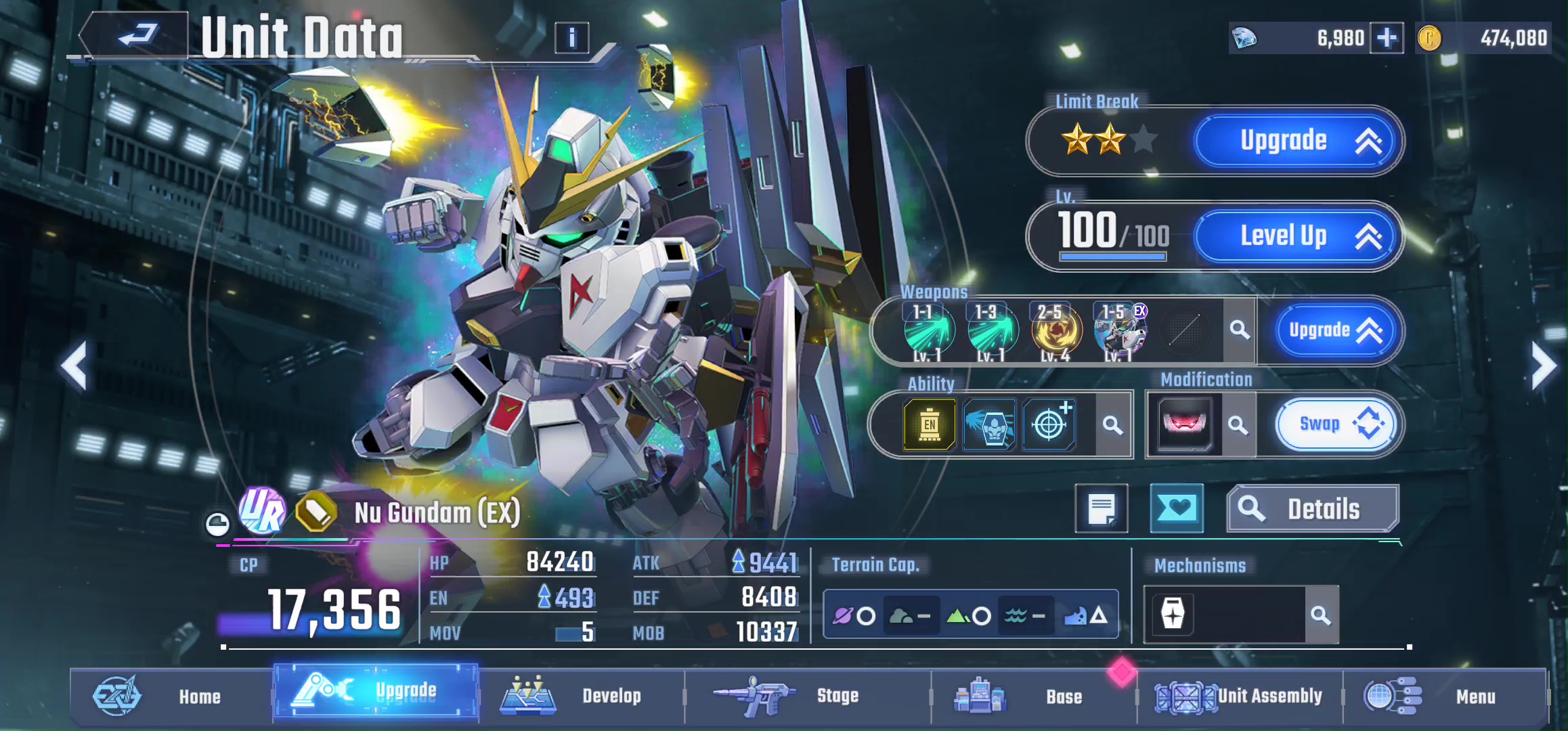This screenshot has width=1568, height=731.
Task: Show the previous unit with left arrow
Action: (74, 366)
